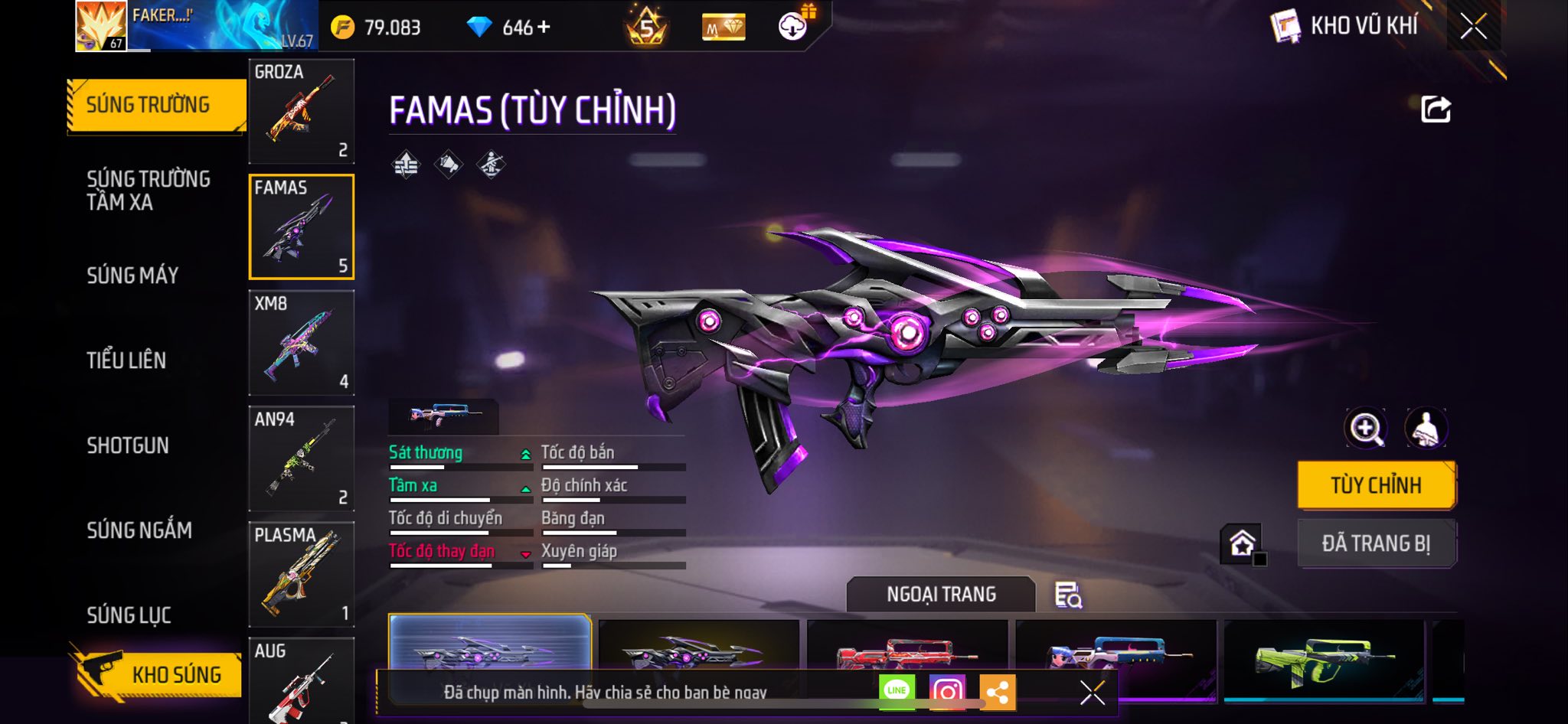Screen dimensions: 1568x724
Task: Choose the XM8 weapon tile
Action: point(302,342)
